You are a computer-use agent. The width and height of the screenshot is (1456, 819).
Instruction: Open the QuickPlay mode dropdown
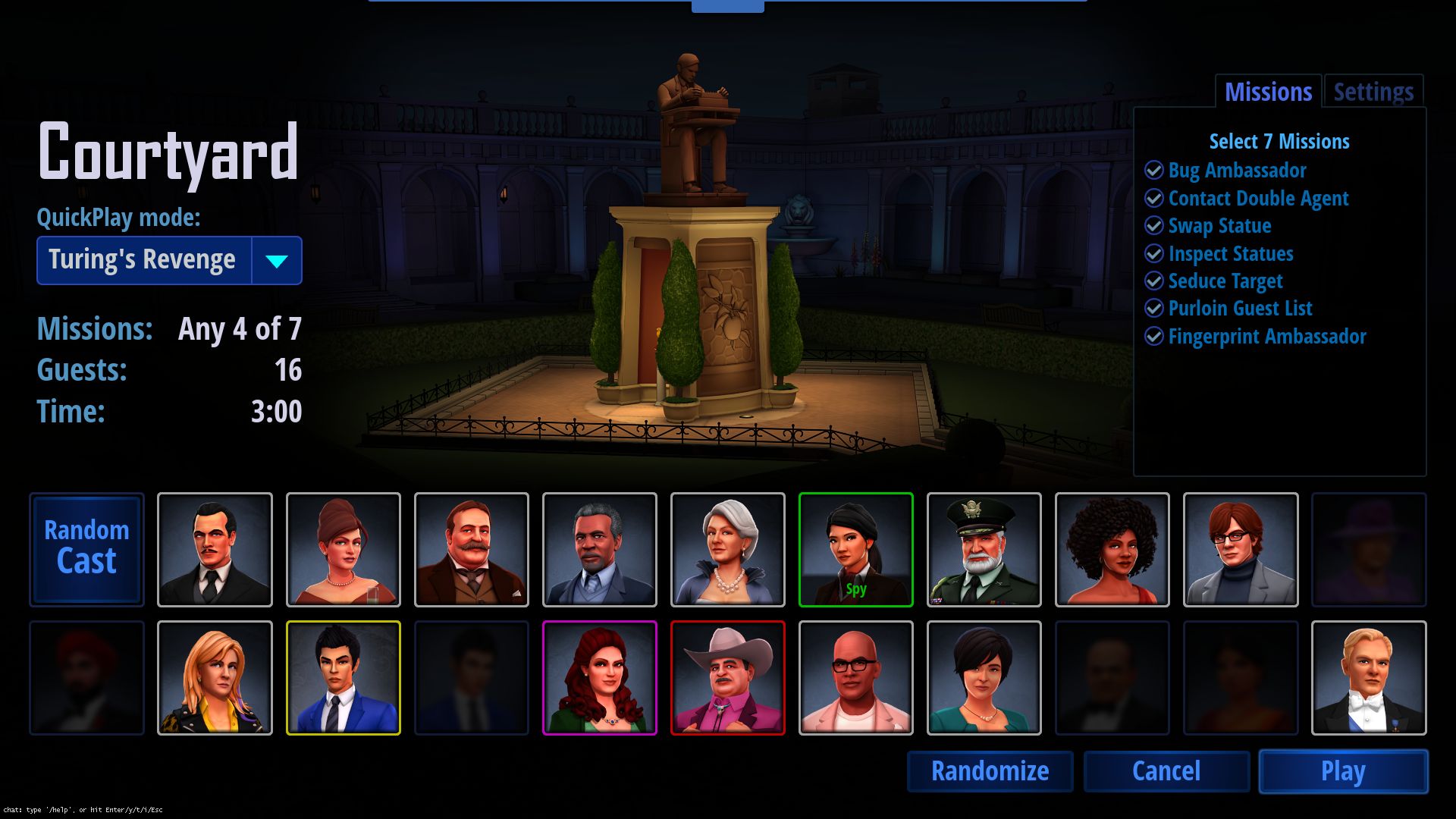coord(277,261)
